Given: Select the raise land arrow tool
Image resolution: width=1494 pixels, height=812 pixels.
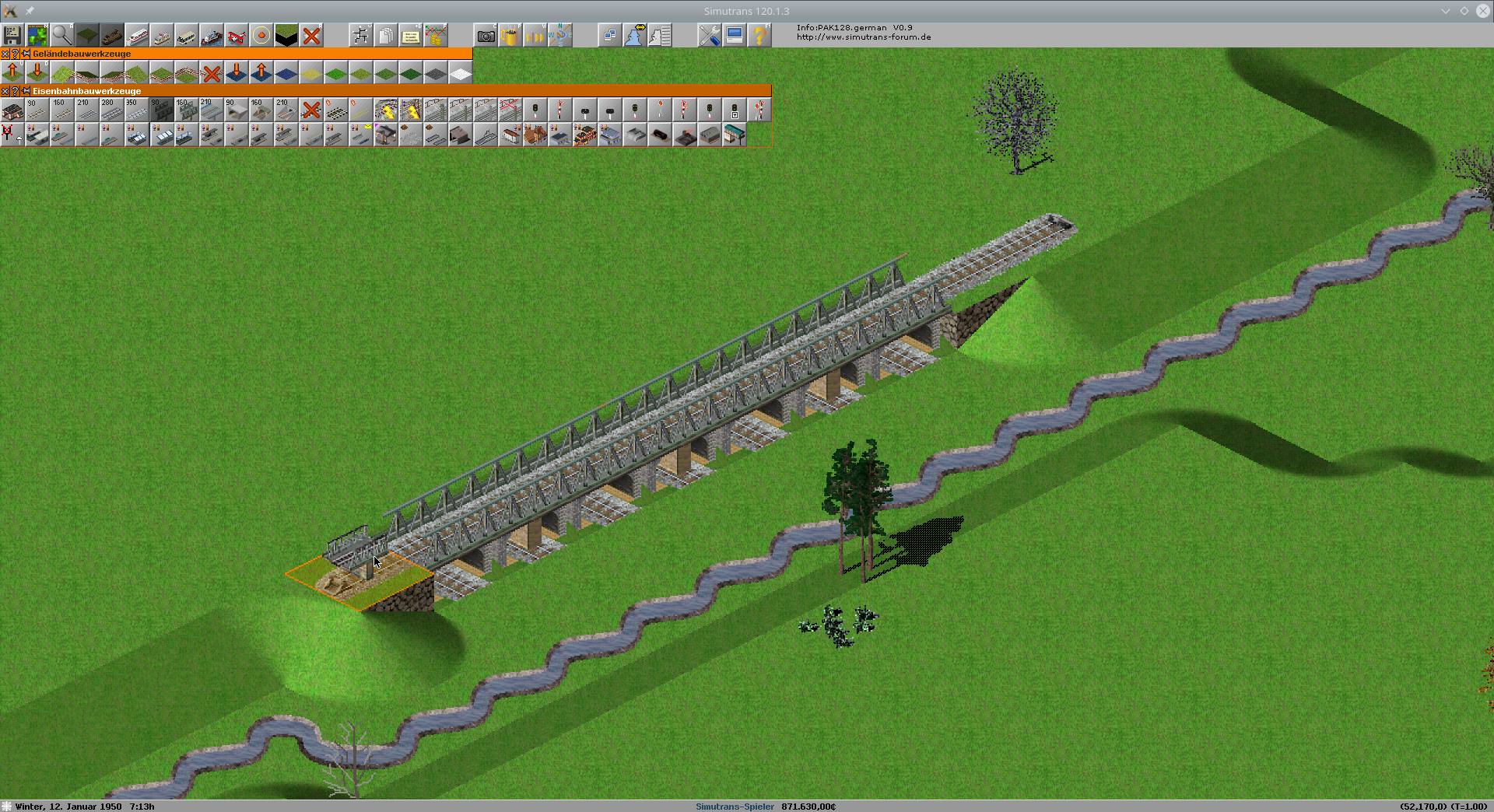Looking at the screenshot, I should pos(12,73).
